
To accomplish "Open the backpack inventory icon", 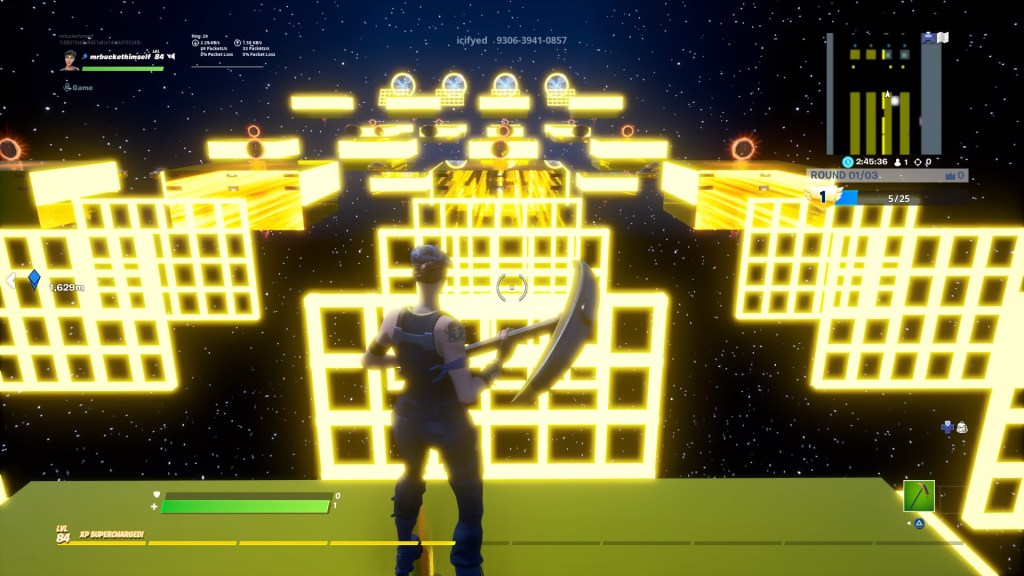I will point(961,427).
